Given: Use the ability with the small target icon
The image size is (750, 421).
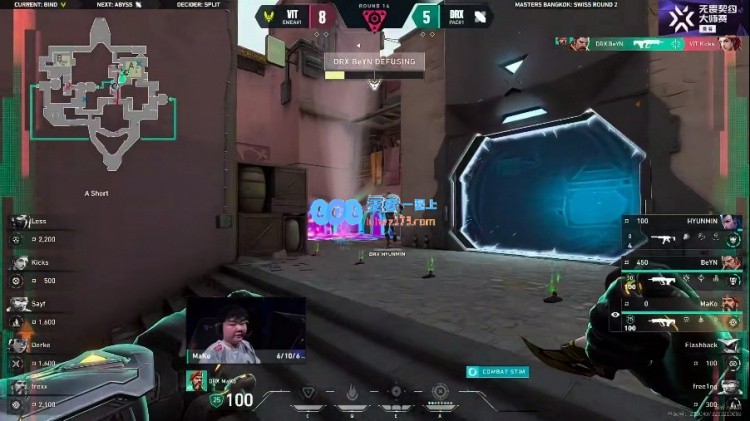Looking at the screenshot, I should pyautogui.click(x=396, y=392).
